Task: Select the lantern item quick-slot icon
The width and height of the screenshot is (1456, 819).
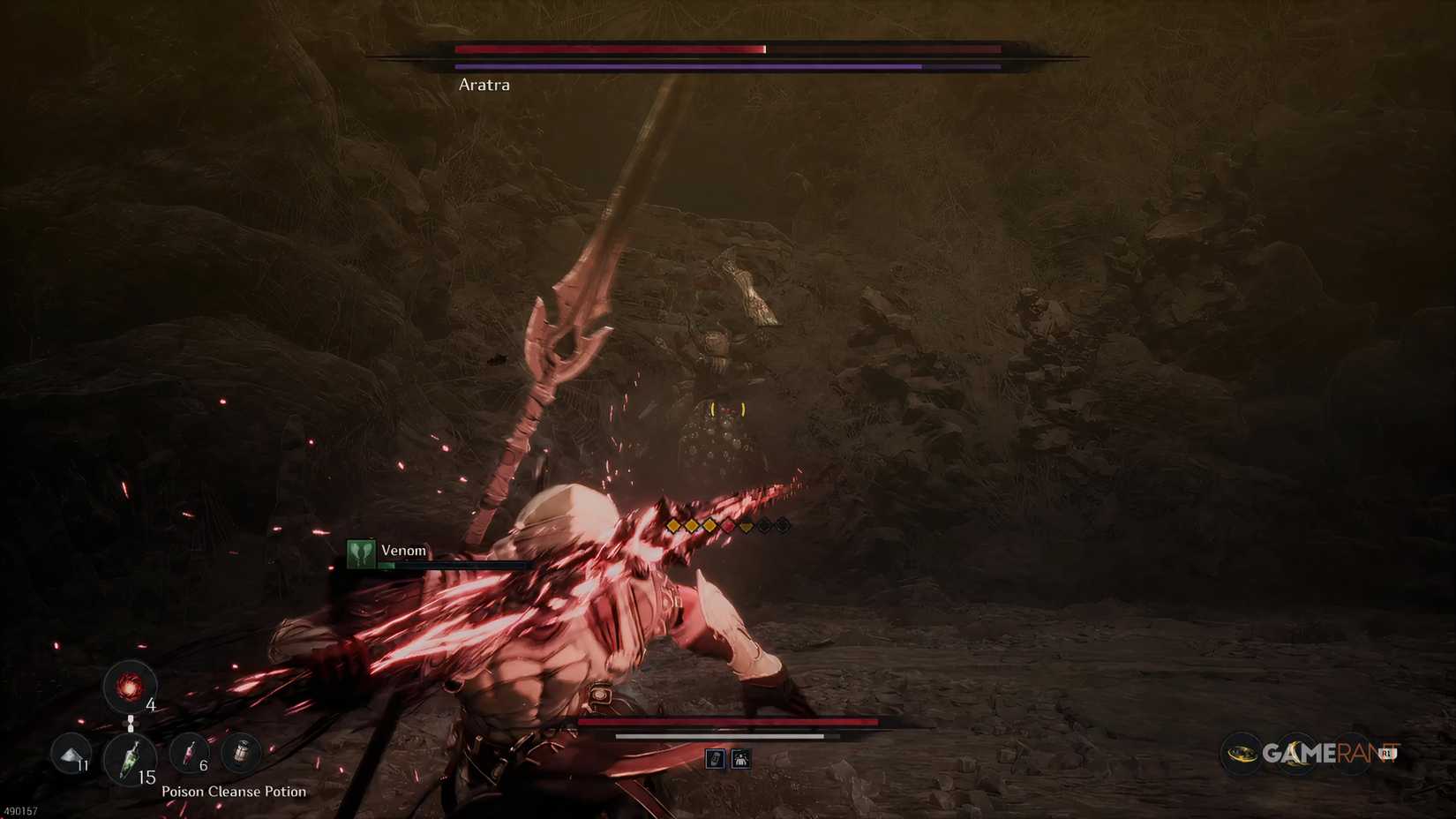Action: coord(242,752)
